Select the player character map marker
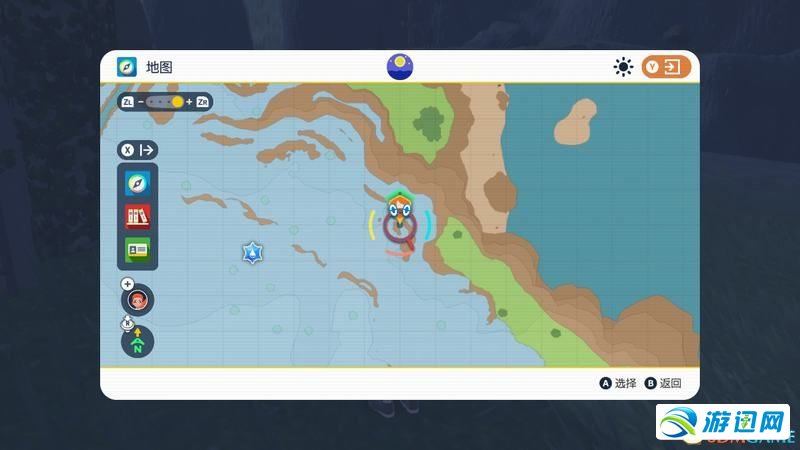This screenshot has height=450, width=800. pos(400,223)
